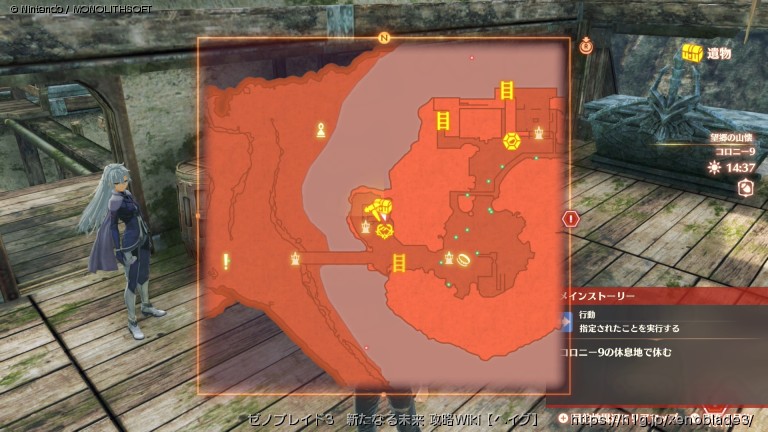Click the treasure chest marker on the map
Screen dimensions: 768x432
377,209
